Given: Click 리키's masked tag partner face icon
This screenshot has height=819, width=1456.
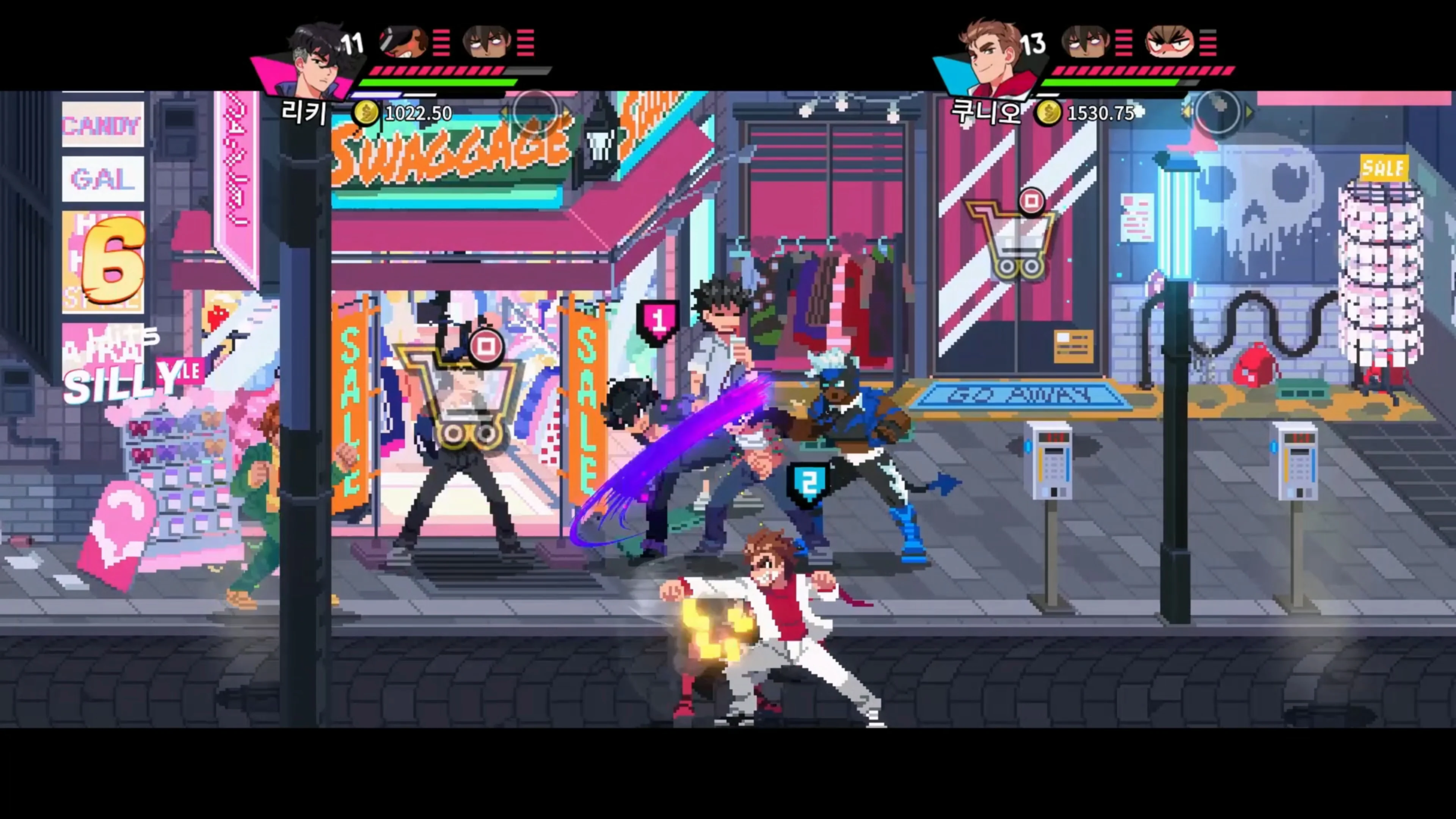Looking at the screenshot, I should [401, 42].
